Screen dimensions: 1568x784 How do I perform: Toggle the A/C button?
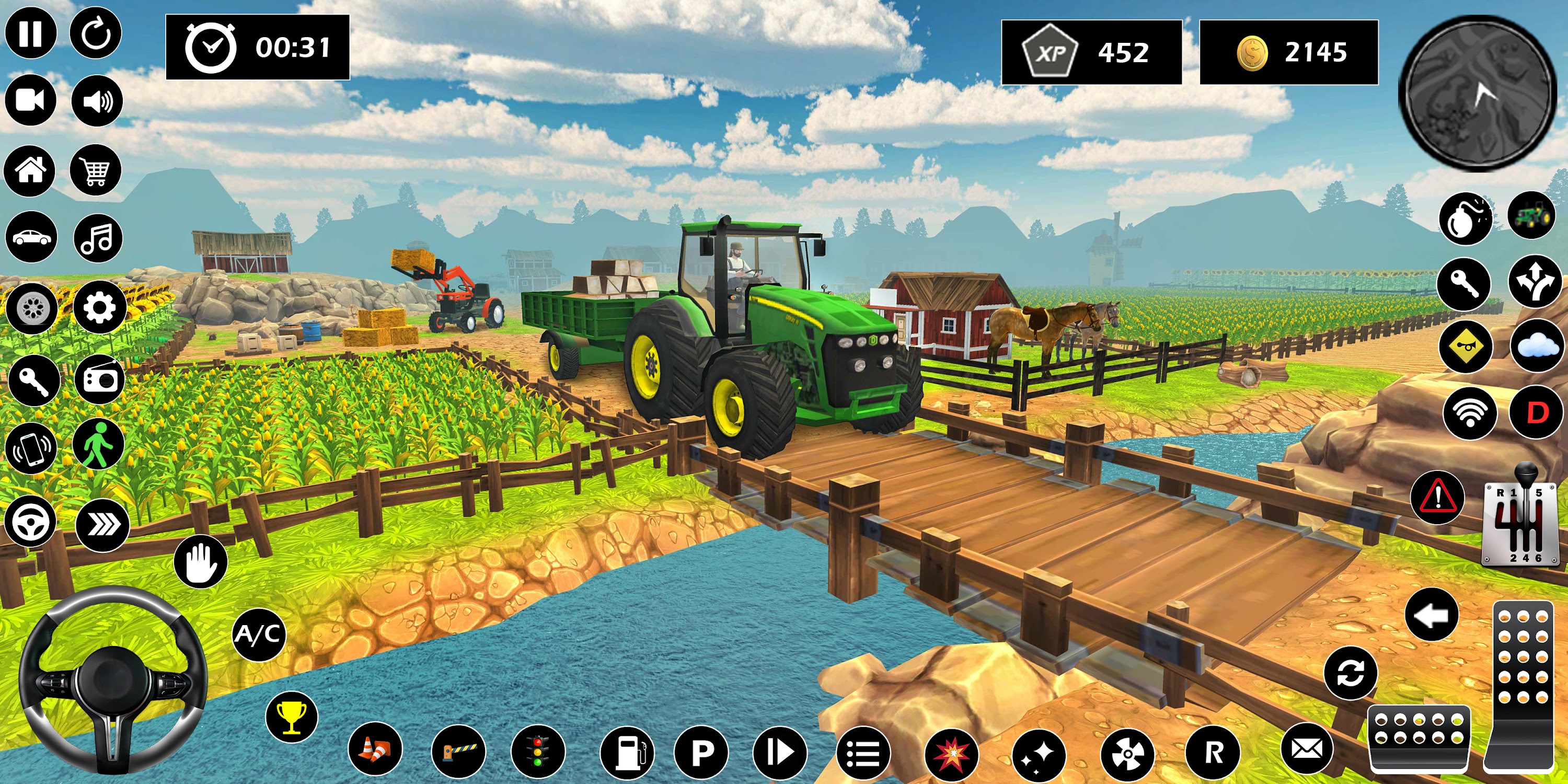click(259, 635)
